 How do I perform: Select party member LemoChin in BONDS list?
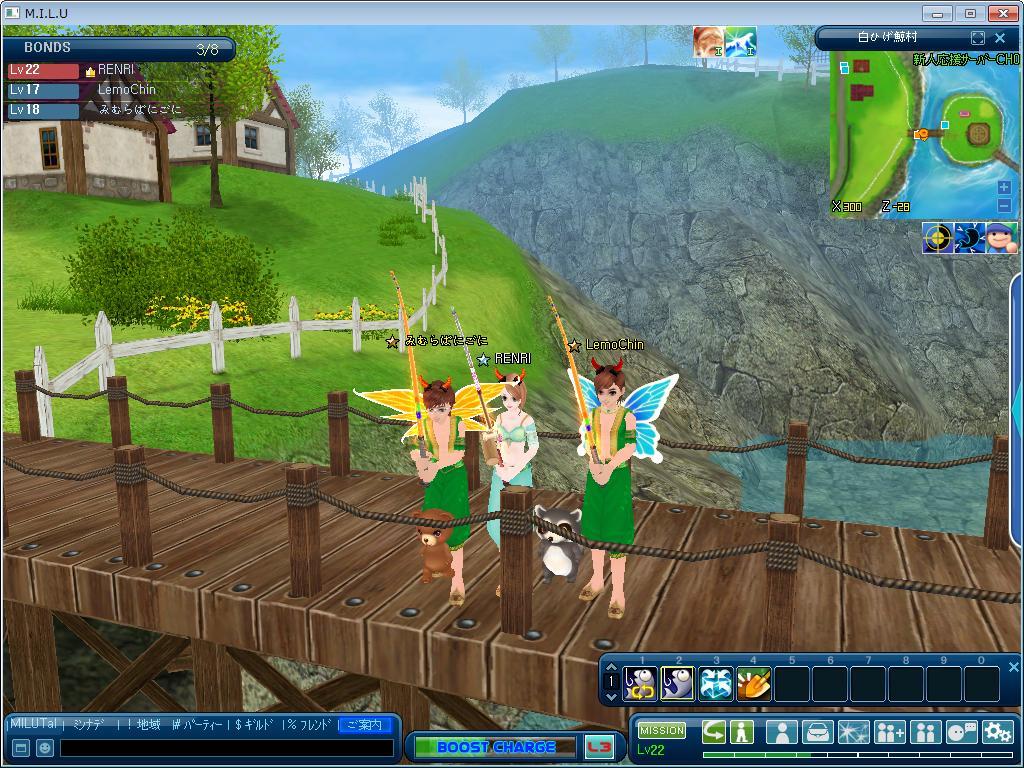pyautogui.click(x=126, y=90)
